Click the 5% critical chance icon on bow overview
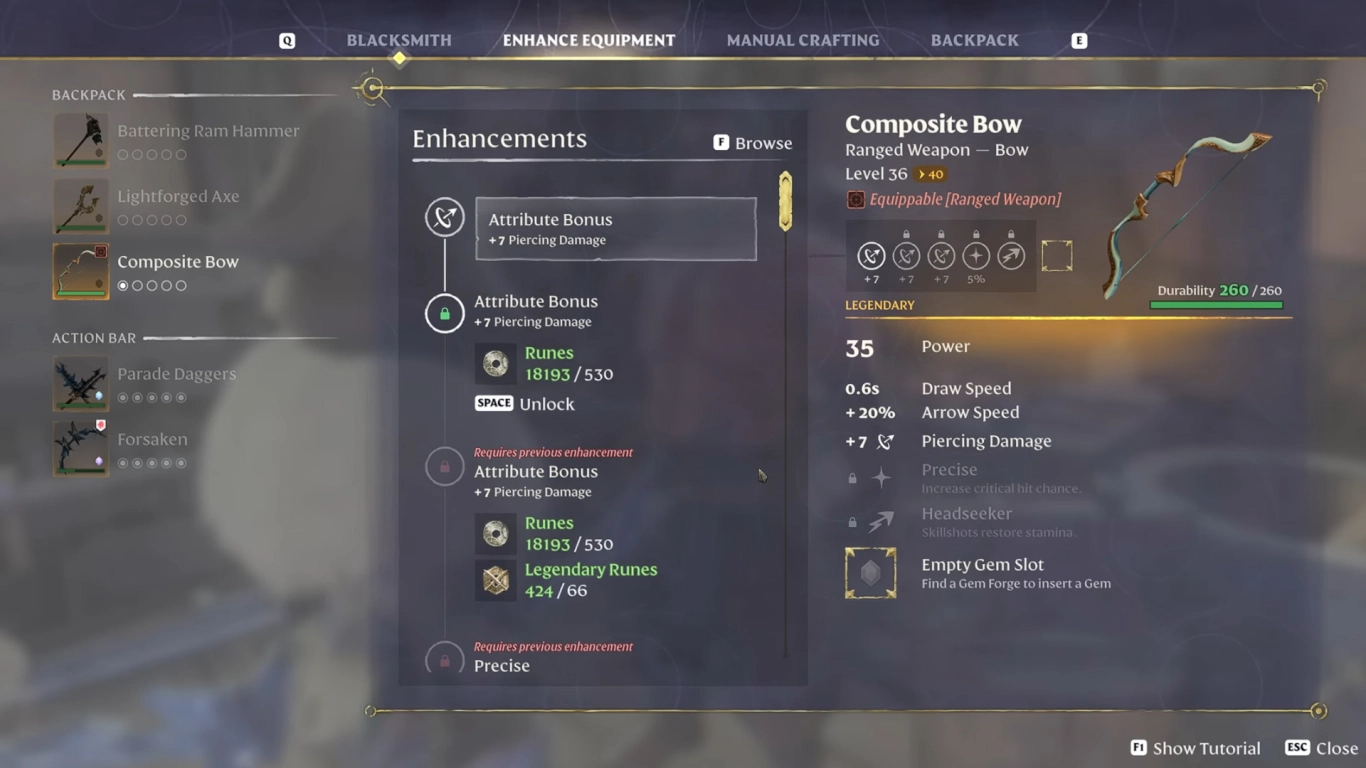This screenshot has width=1366, height=768. 975,255
